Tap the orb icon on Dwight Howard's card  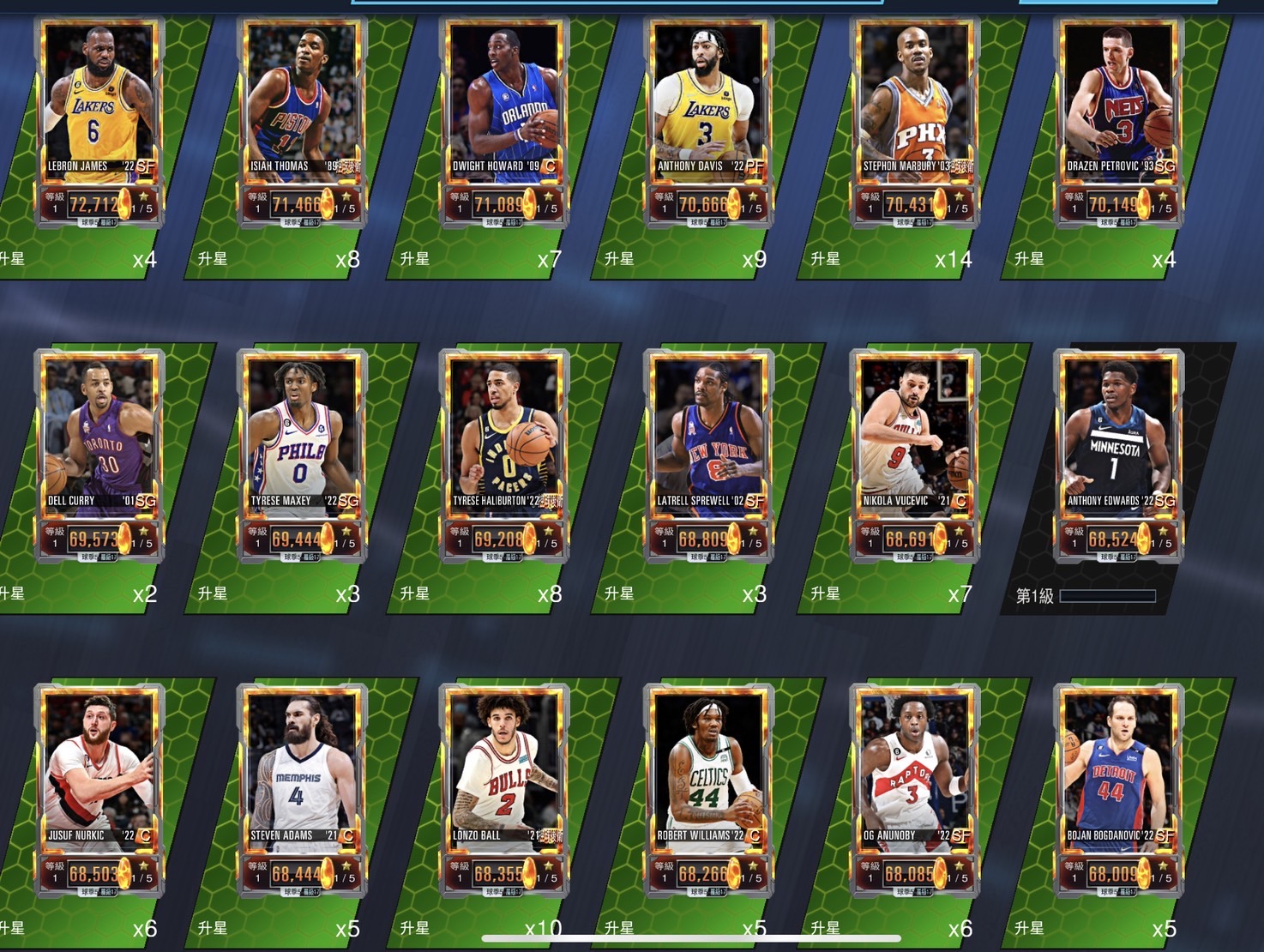[x=527, y=205]
